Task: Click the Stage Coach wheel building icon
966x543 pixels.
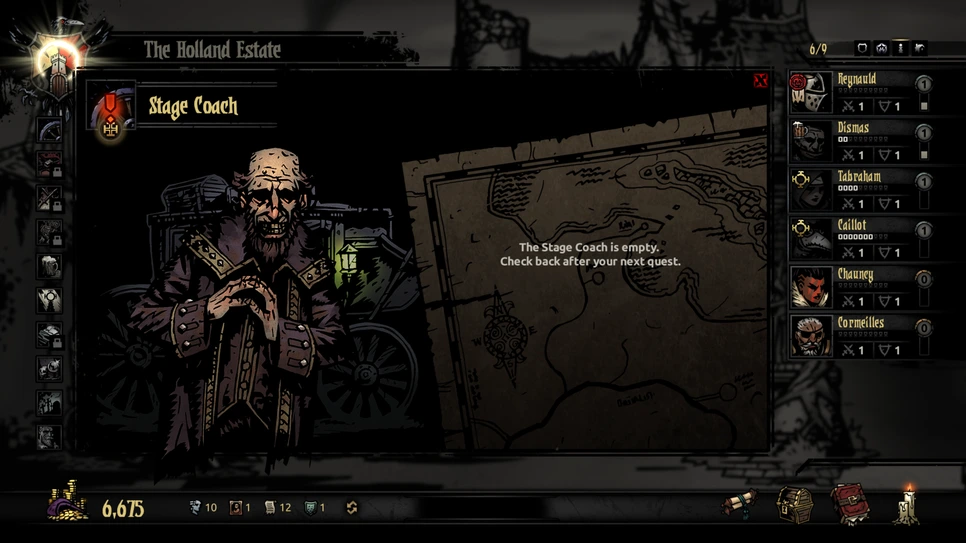Action: coord(49,131)
